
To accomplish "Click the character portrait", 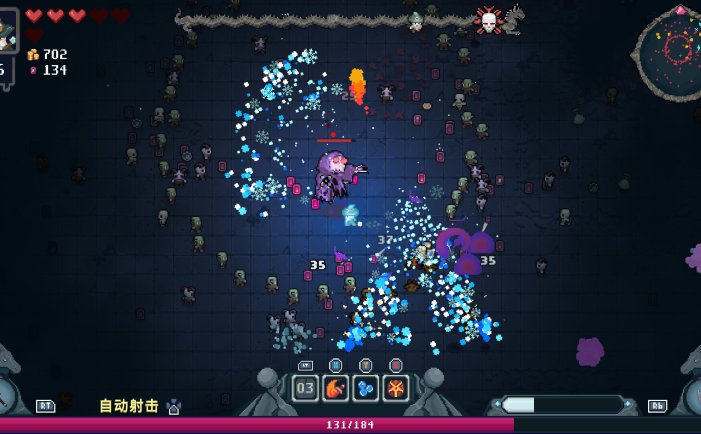I will coord(8,30).
